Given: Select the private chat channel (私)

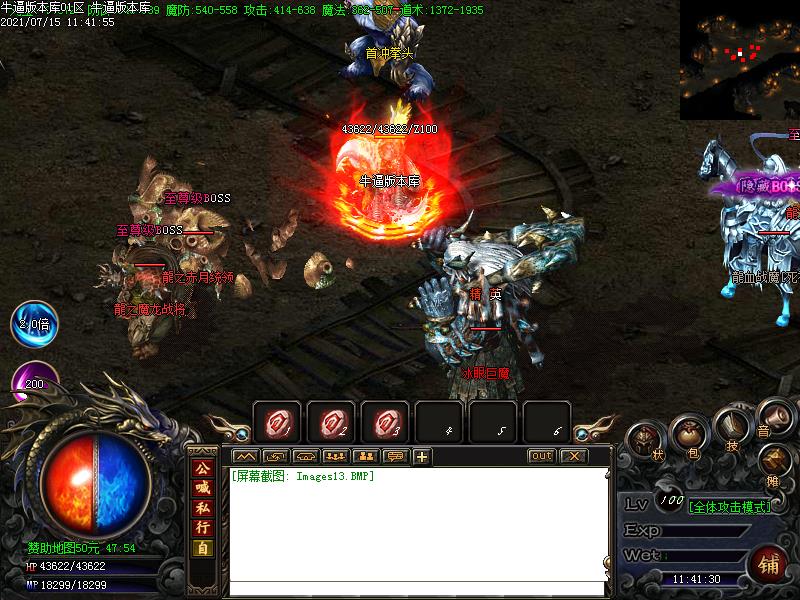Looking at the screenshot, I should pos(203,507).
